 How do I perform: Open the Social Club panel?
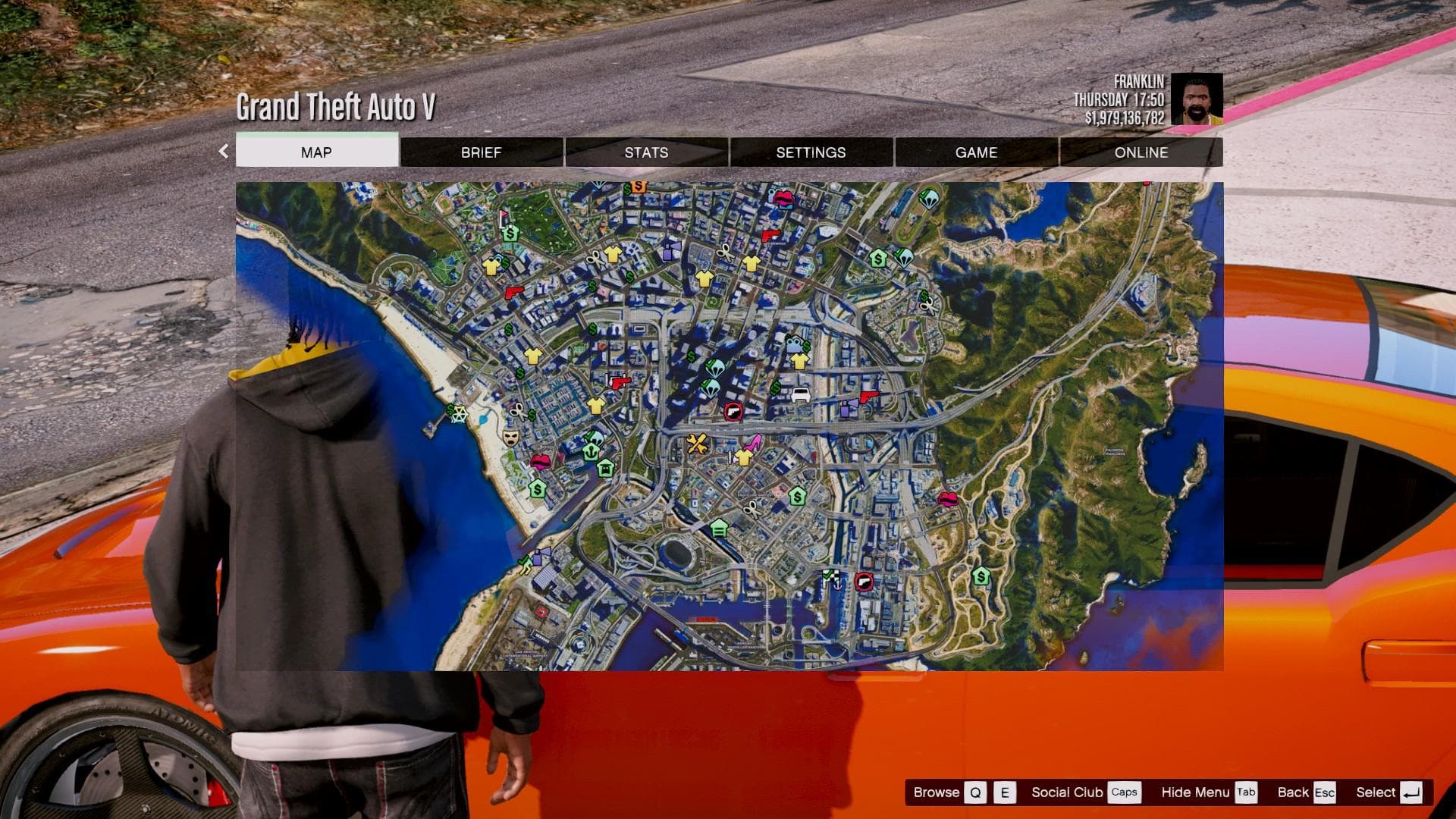pyautogui.click(x=1067, y=792)
